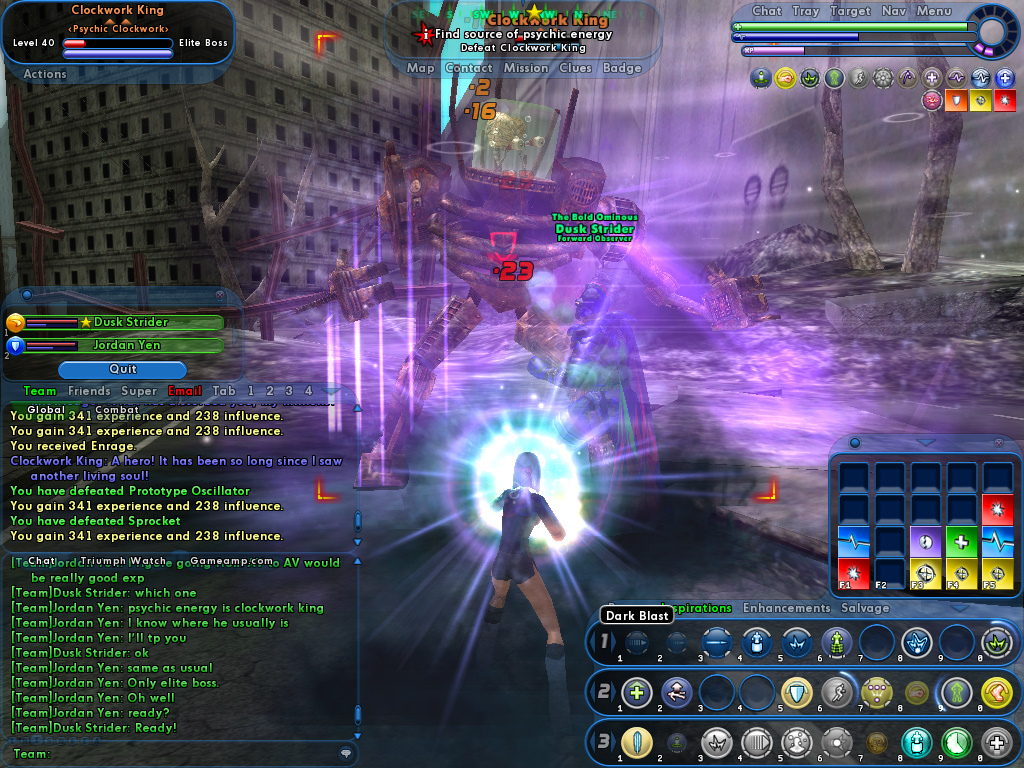Show the Contact list

click(x=468, y=68)
